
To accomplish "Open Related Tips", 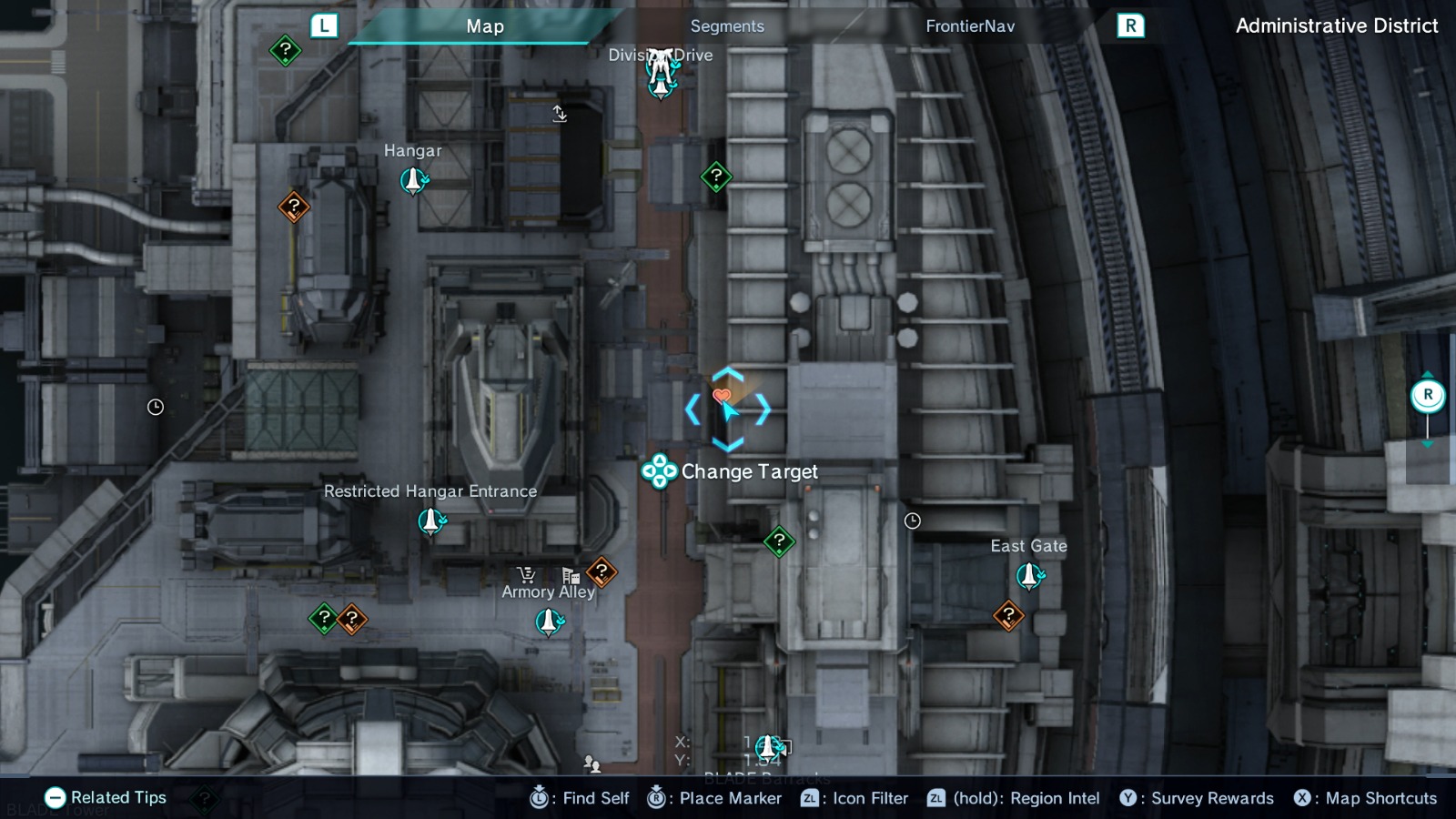I will [x=109, y=797].
